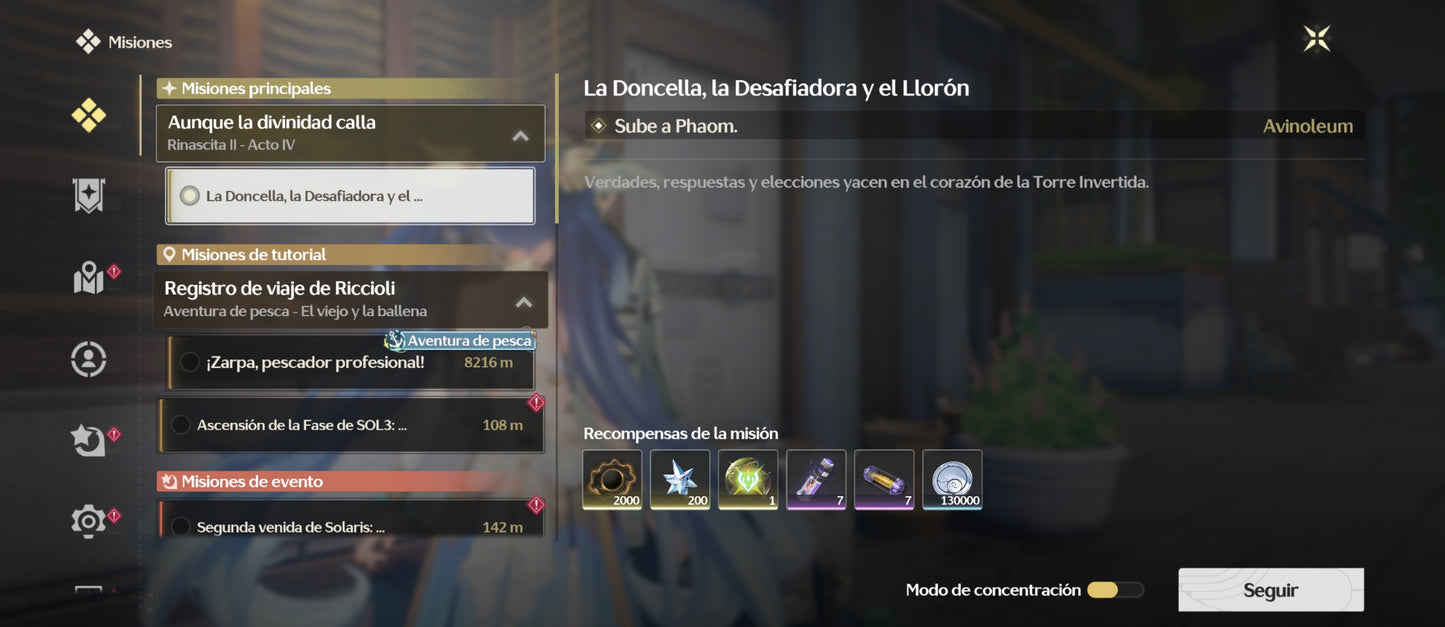Click the Sube a Phaom objective
1445x627 pixels.
(676, 126)
